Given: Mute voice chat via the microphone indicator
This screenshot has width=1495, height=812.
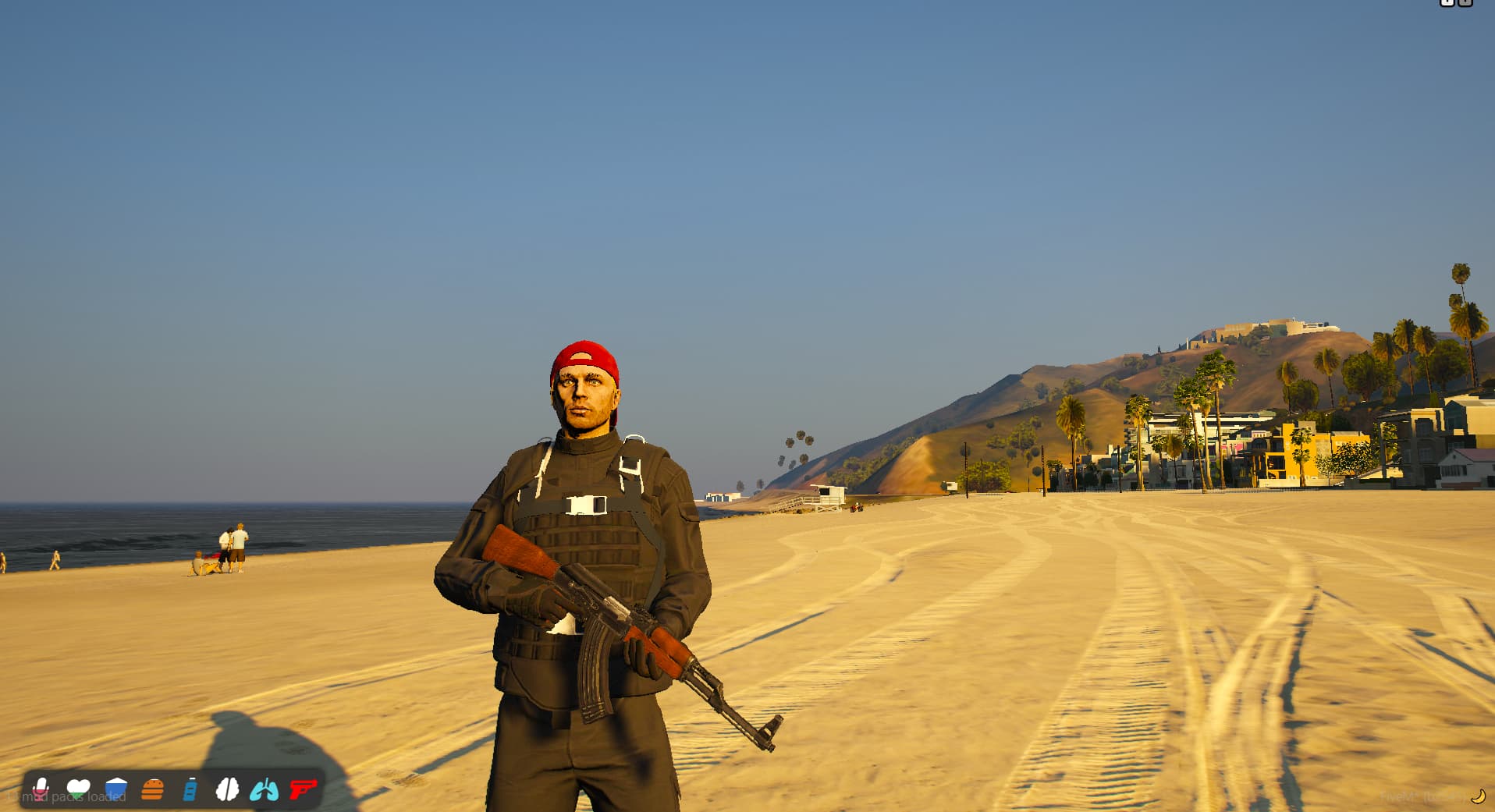Looking at the screenshot, I should click(41, 790).
